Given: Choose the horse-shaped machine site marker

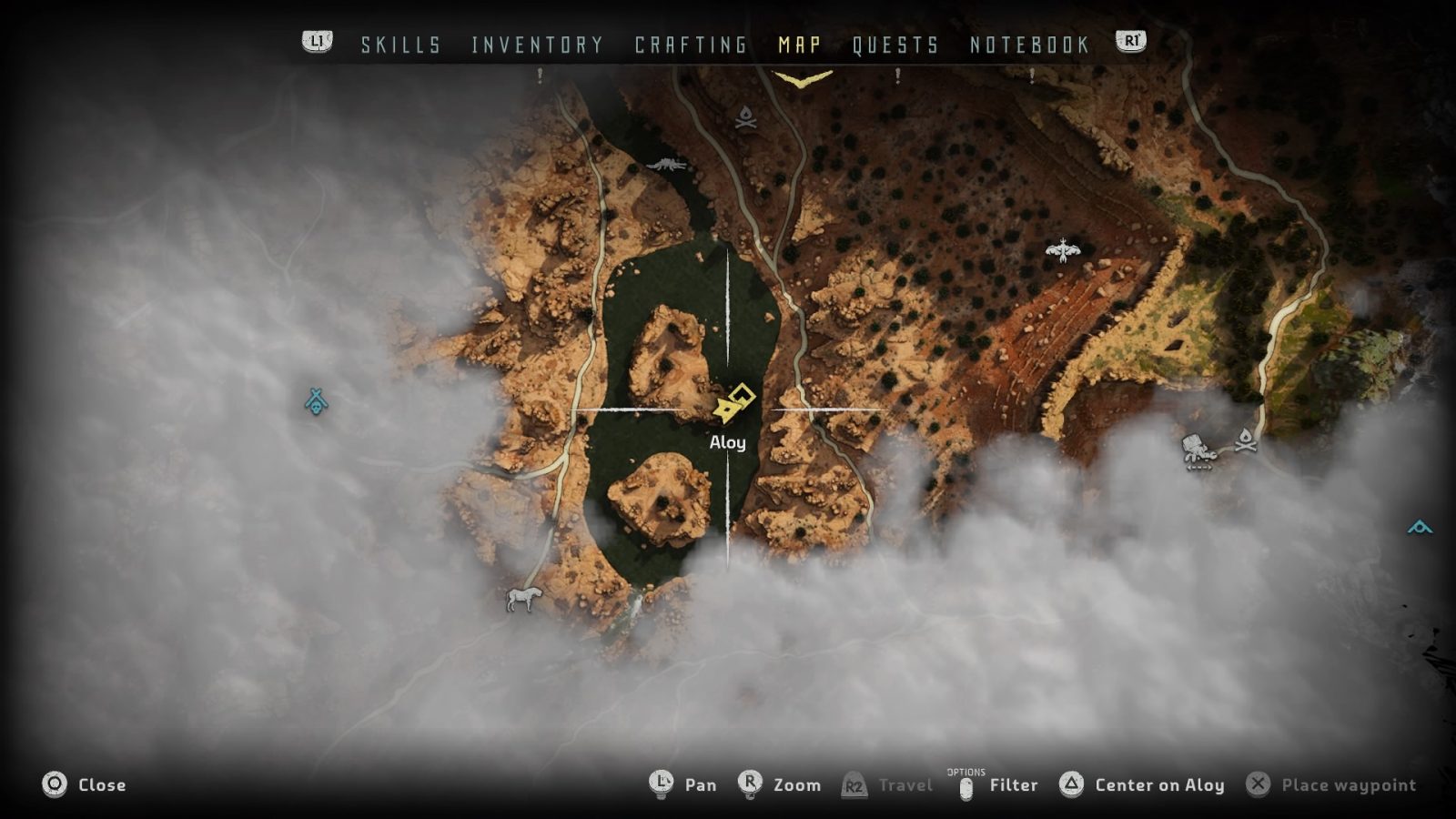Looking at the screenshot, I should (523, 598).
